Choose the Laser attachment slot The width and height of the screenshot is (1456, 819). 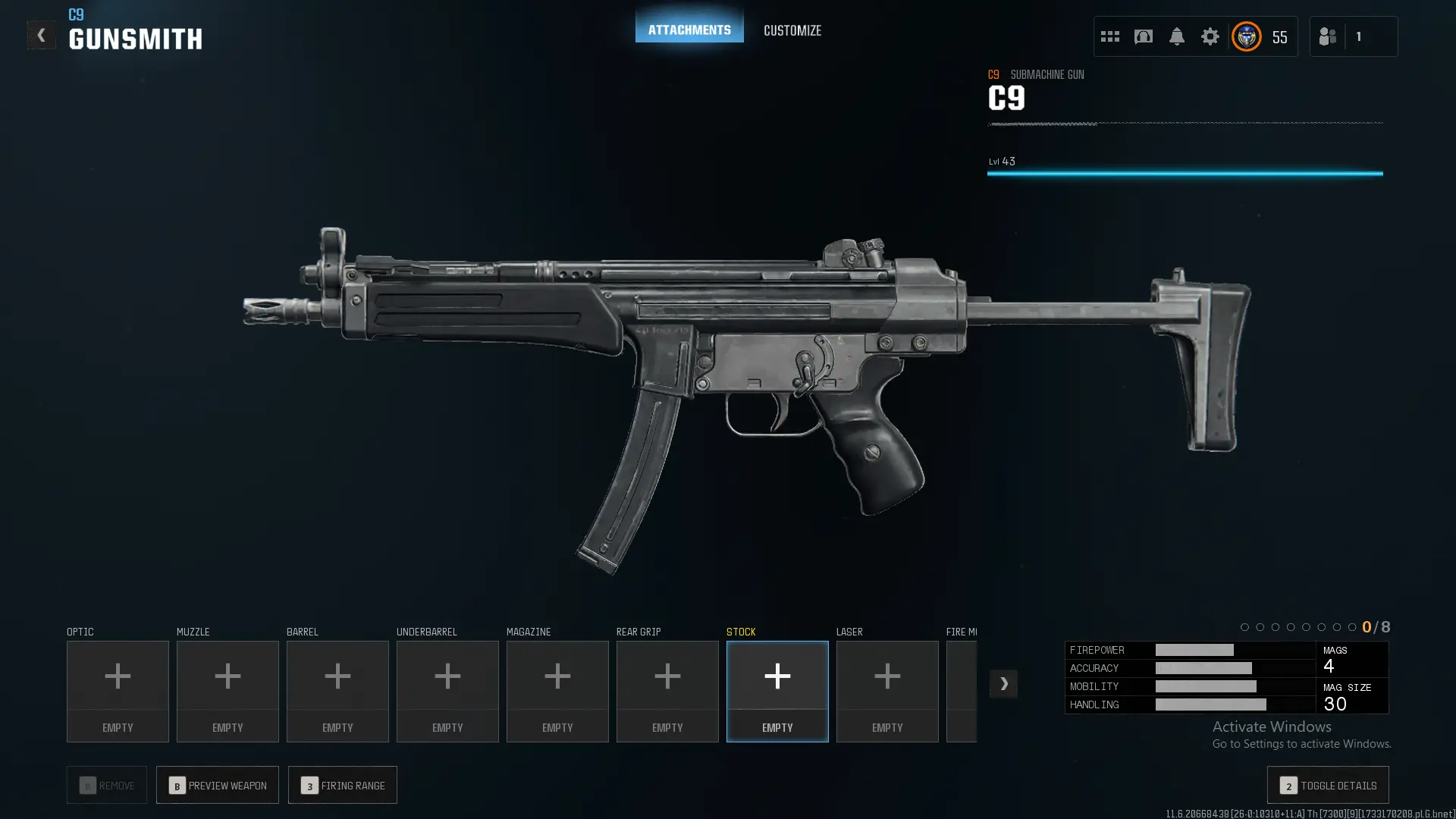887,691
